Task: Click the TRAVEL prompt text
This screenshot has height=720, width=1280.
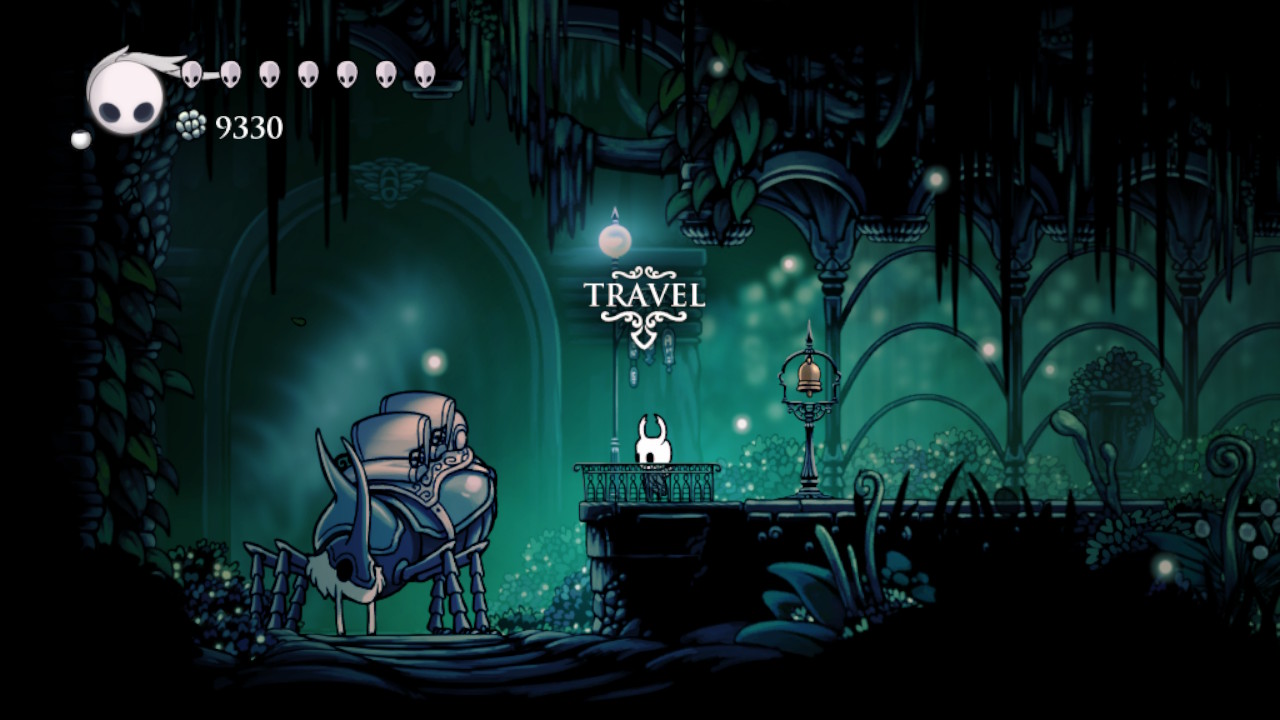Action: click(x=646, y=293)
